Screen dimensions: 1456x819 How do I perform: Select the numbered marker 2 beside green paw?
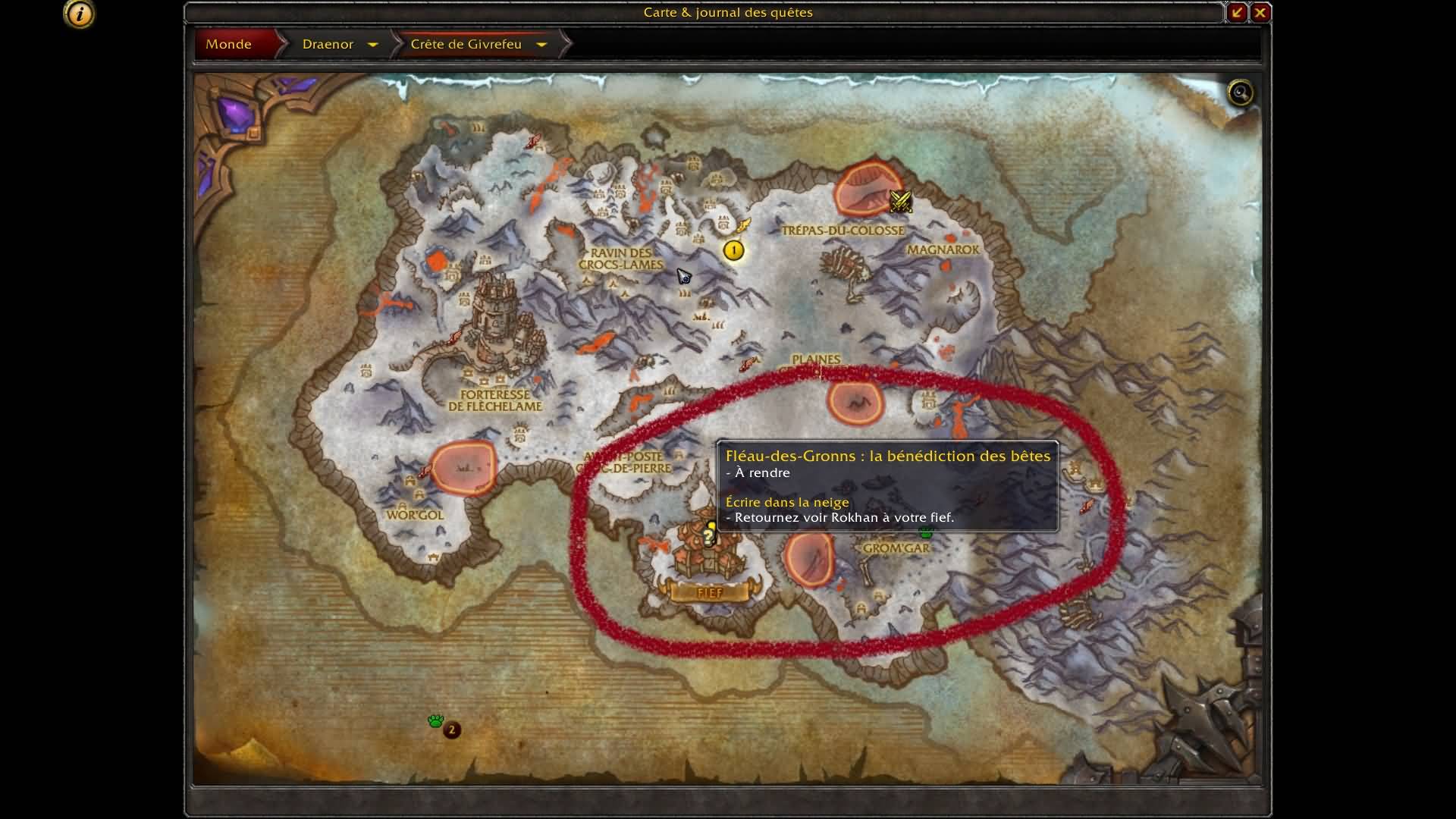pyautogui.click(x=452, y=730)
